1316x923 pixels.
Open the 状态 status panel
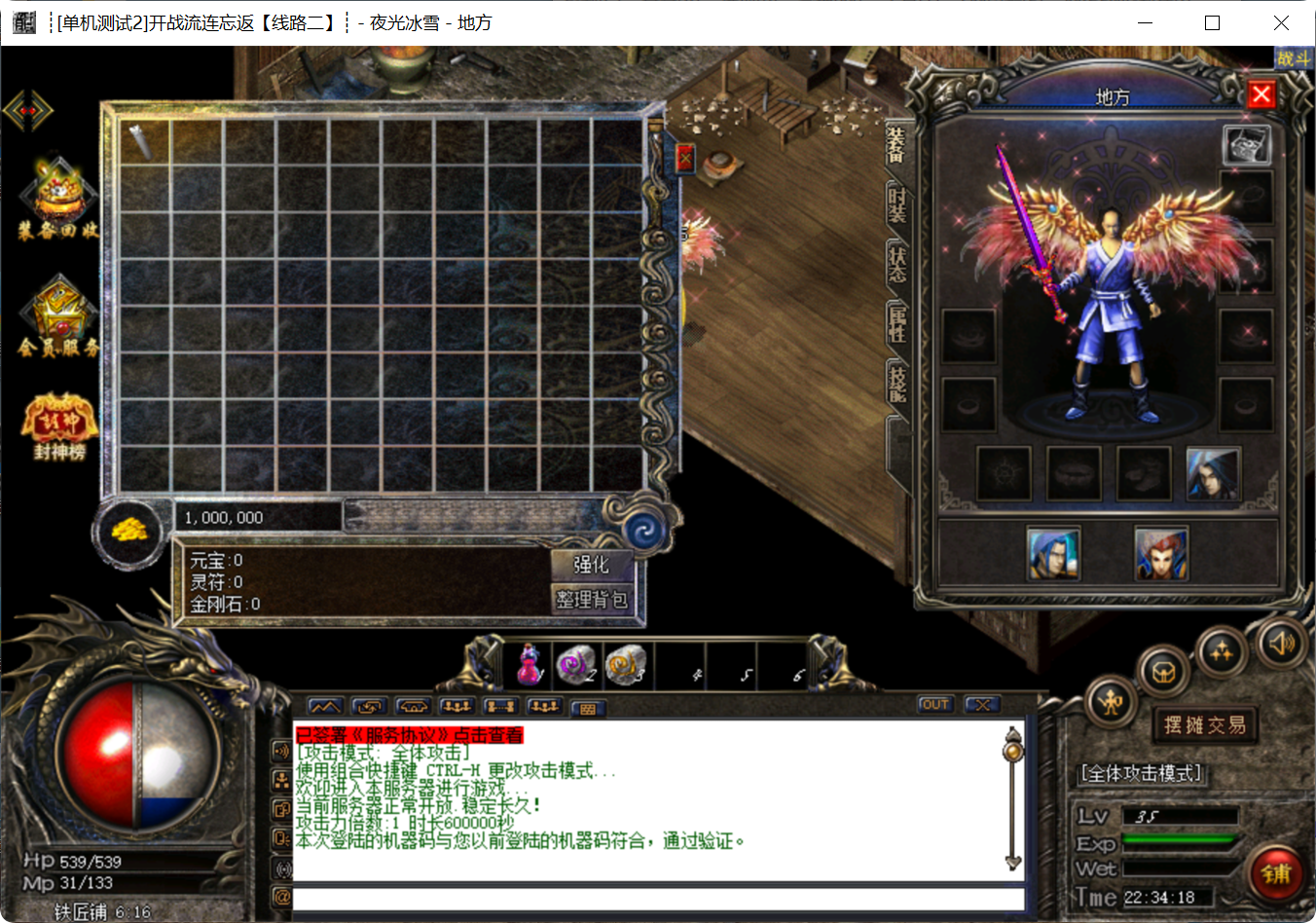click(896, 264)
